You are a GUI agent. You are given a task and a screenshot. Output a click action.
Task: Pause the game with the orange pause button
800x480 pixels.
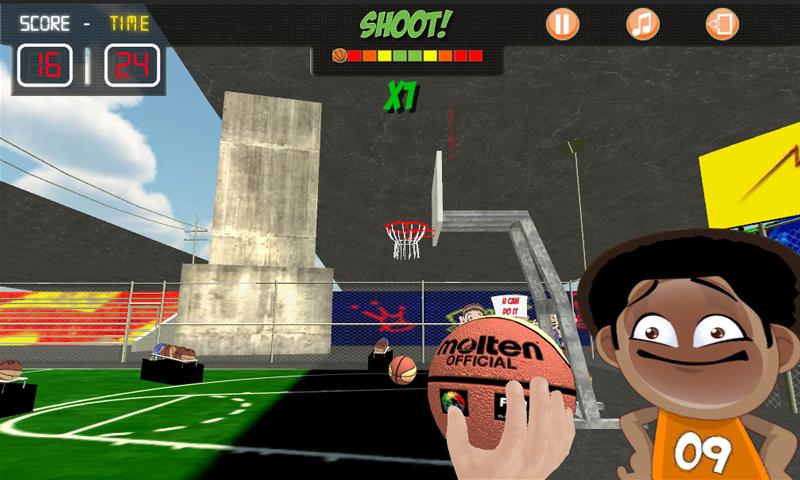[562, 23]
